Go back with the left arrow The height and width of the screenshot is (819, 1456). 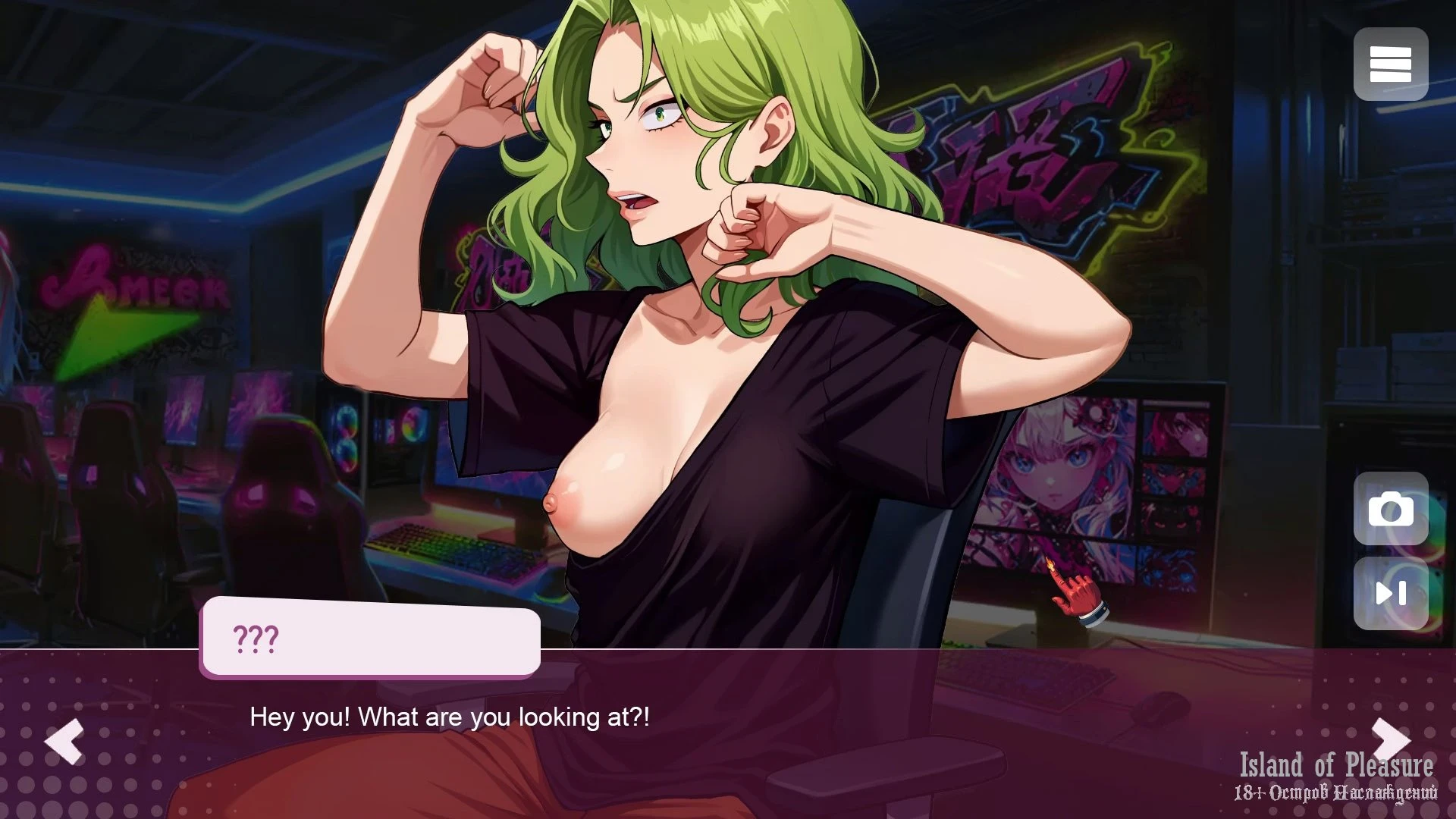pos(64,740)
